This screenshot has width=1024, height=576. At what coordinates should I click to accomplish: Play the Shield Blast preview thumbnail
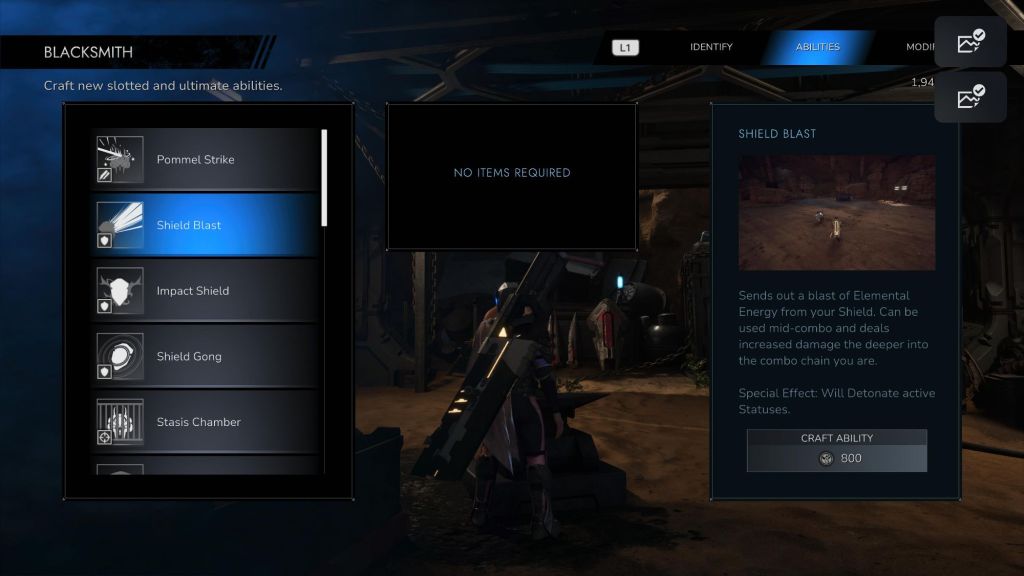[x=837, y=212]
